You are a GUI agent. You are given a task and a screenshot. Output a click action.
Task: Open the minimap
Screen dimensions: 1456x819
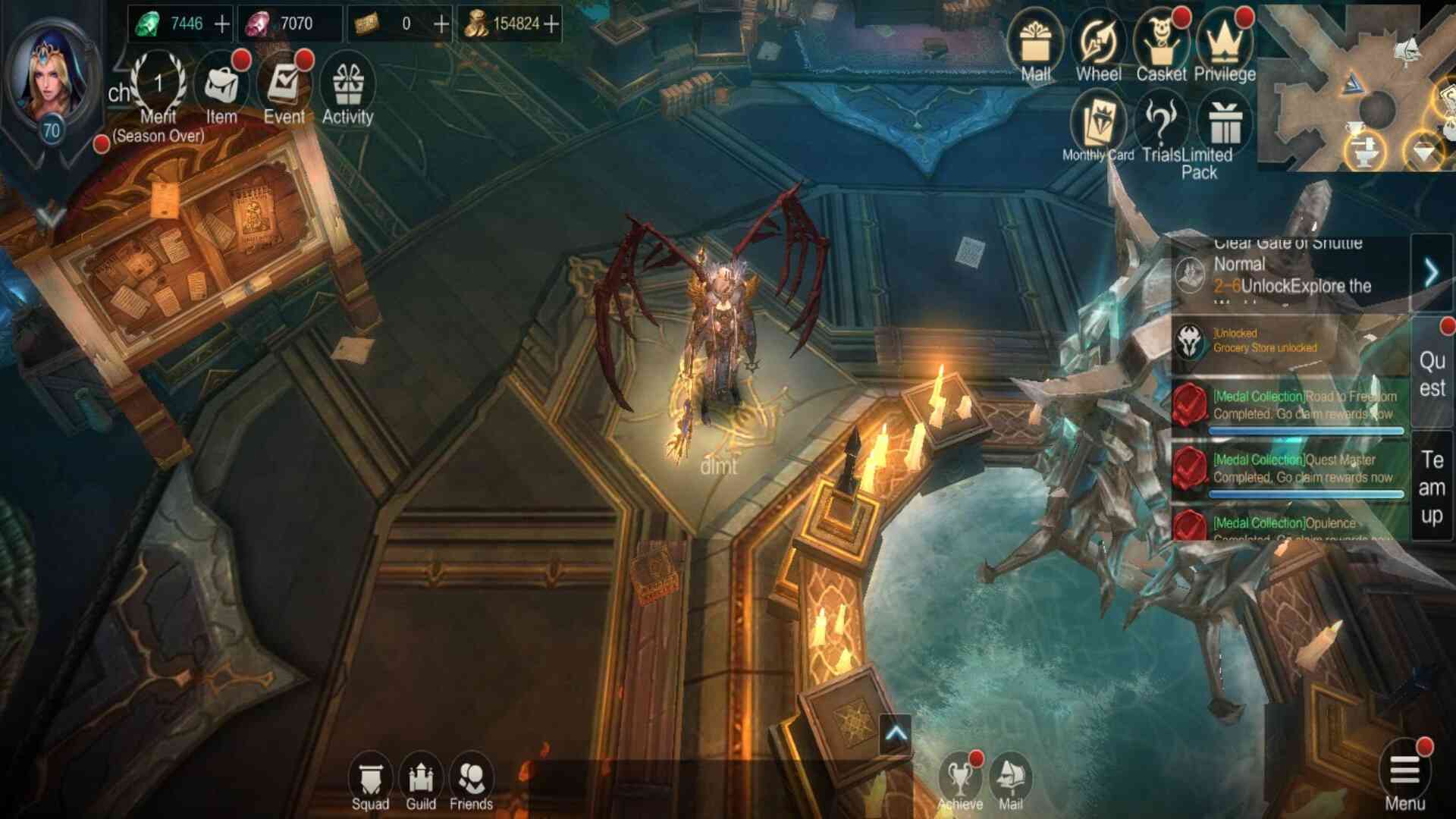(x=1357, y=87)
